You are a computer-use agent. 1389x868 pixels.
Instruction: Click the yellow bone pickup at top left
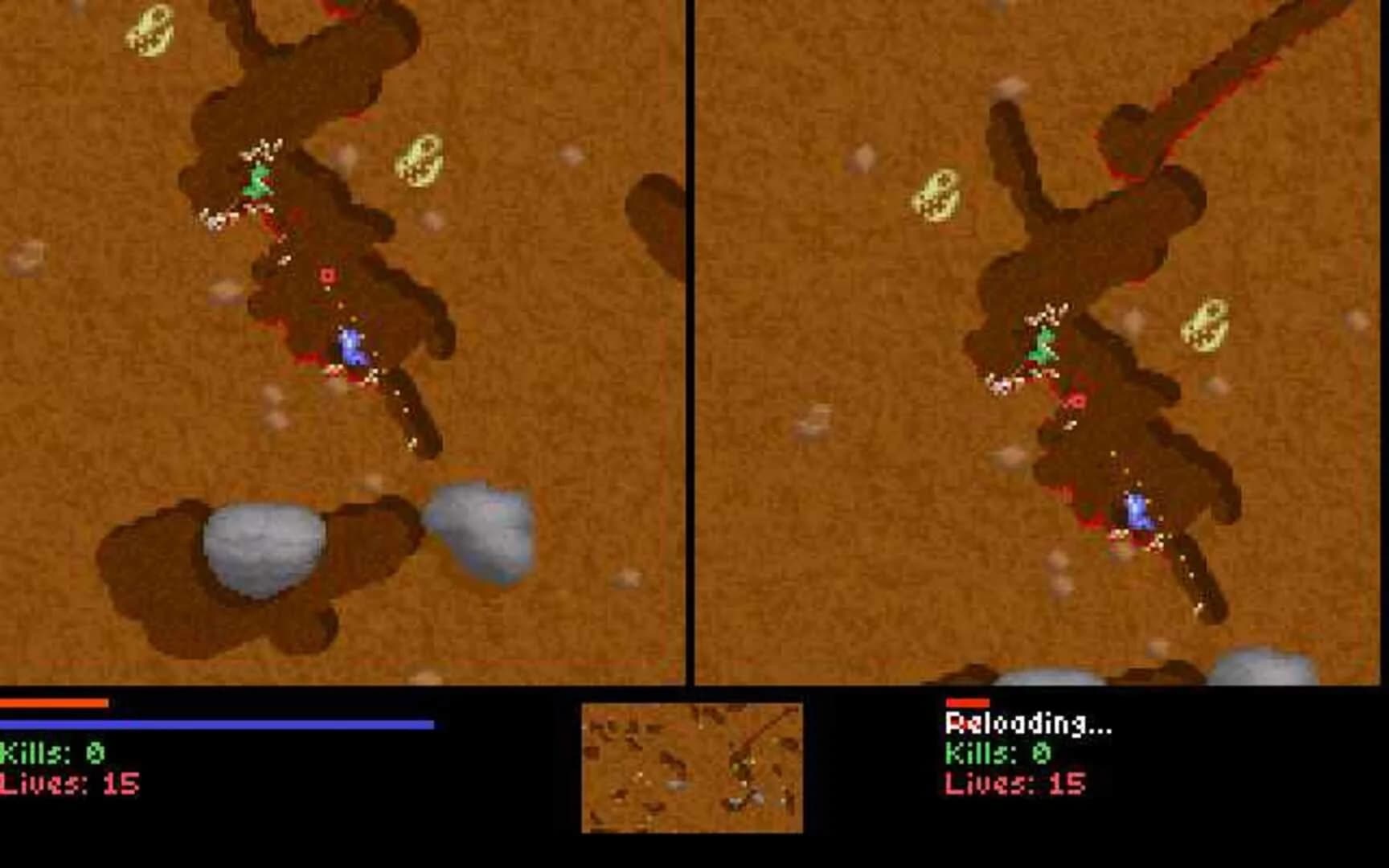(x=154, y=31)
